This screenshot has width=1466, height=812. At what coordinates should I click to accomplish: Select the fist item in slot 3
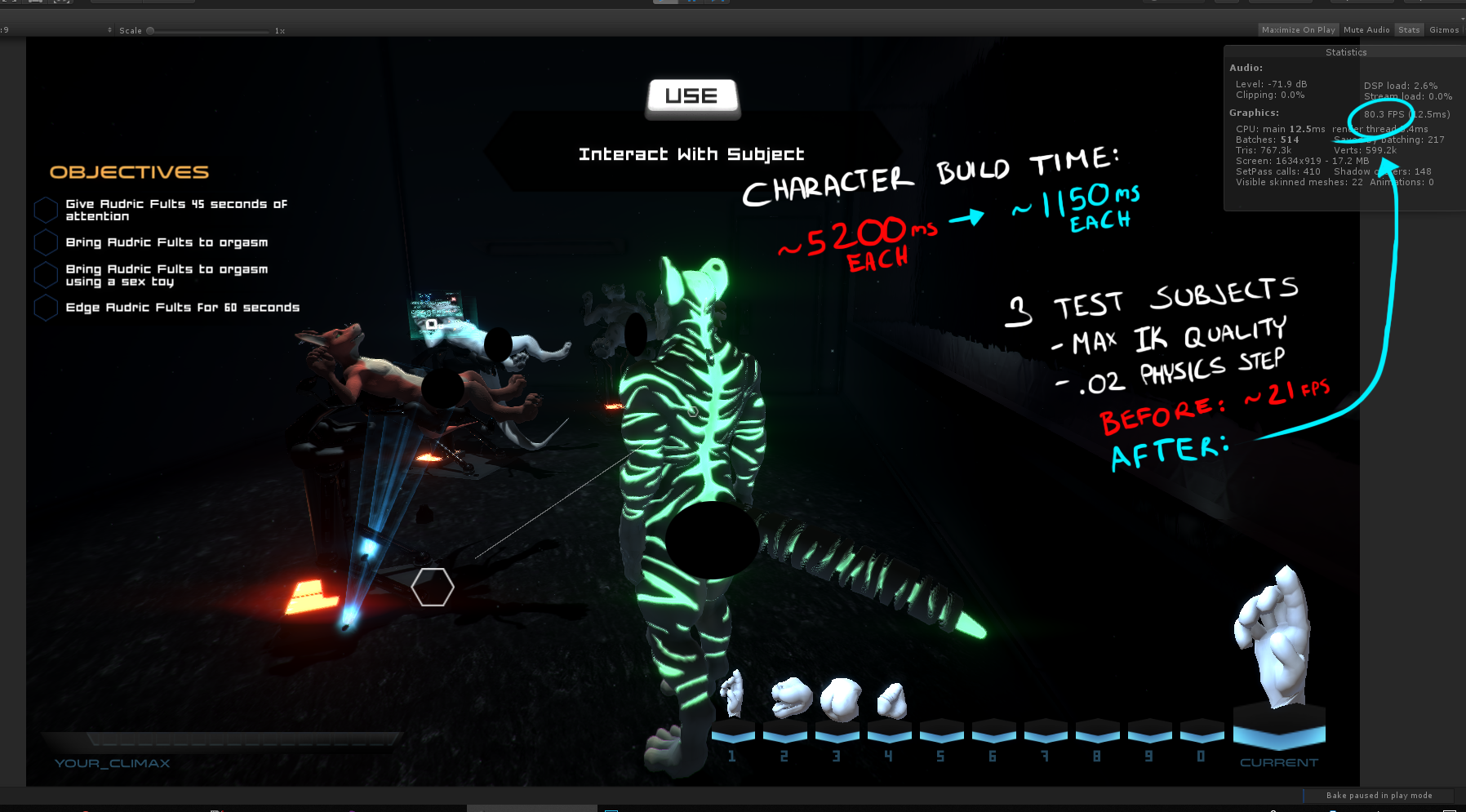pyautogui.click(x=840, y=699)
